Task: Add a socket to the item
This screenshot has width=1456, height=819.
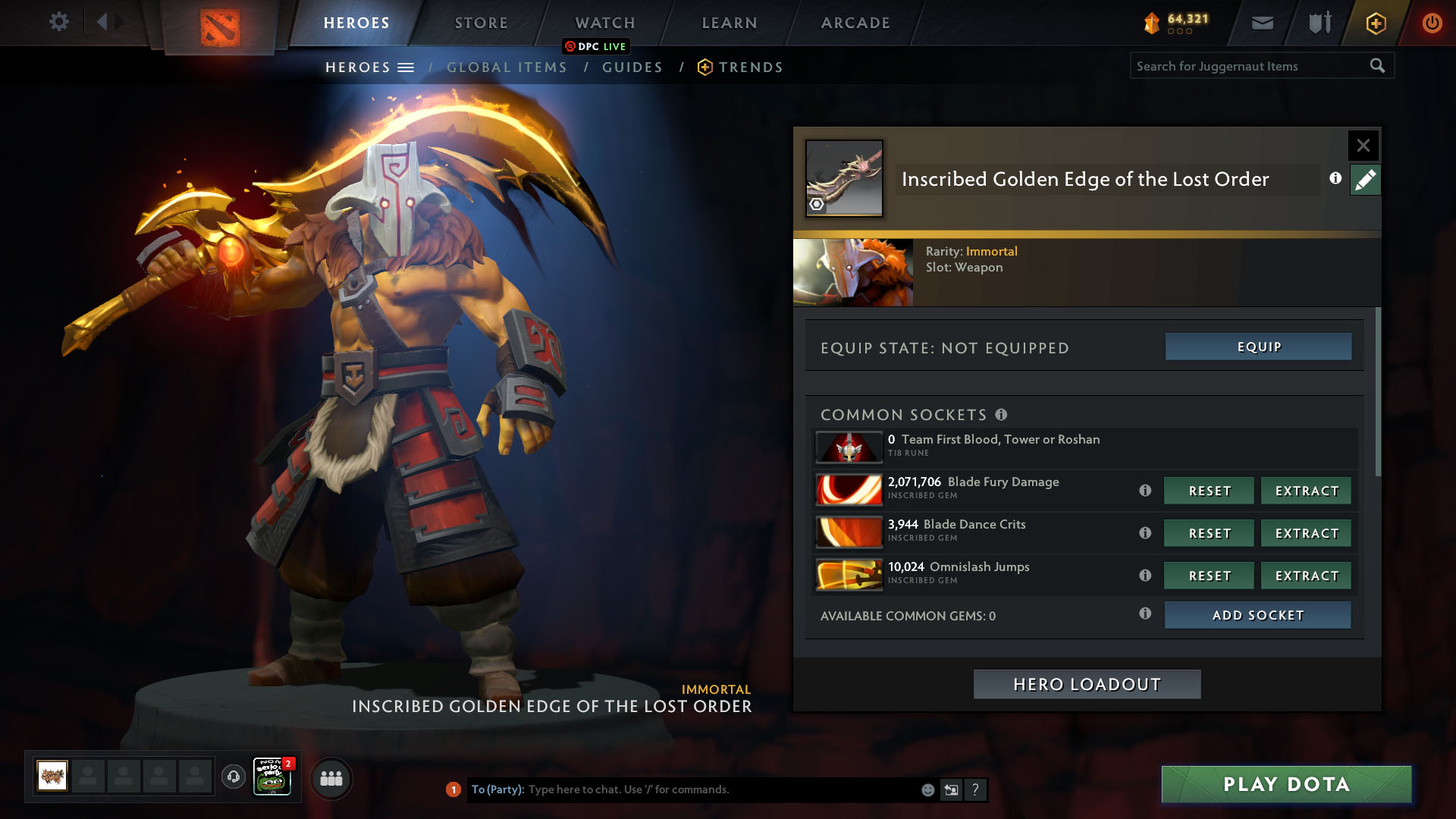Action: tap(1257, 615)
